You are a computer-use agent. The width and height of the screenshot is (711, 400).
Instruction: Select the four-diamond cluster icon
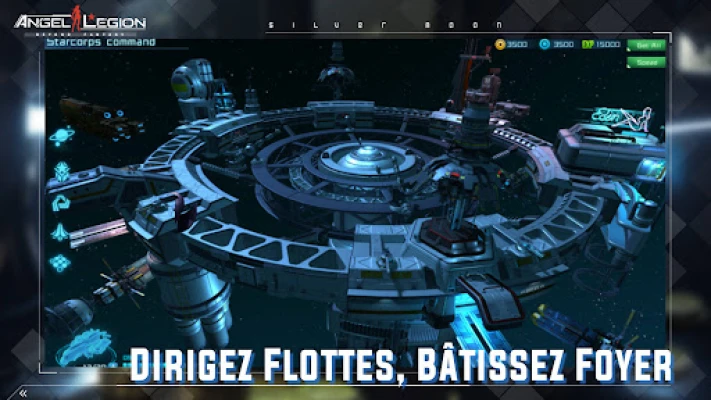[61, 263]
